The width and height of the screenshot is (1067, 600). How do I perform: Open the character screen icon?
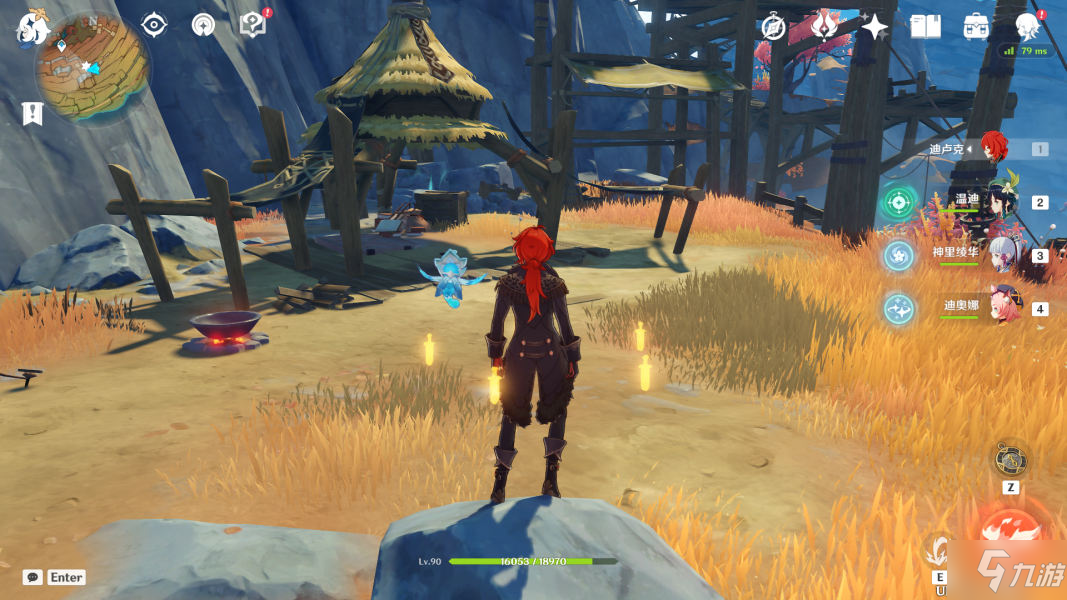pyautogui.click(x=1027, y=27)
